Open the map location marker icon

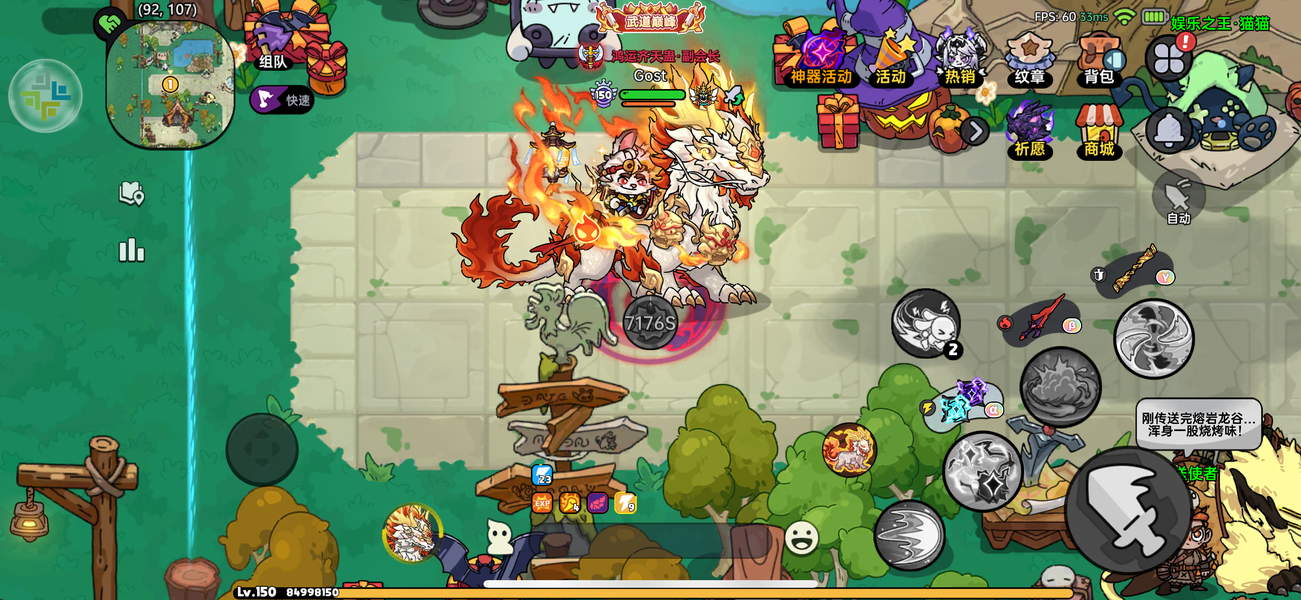[132, 193]
